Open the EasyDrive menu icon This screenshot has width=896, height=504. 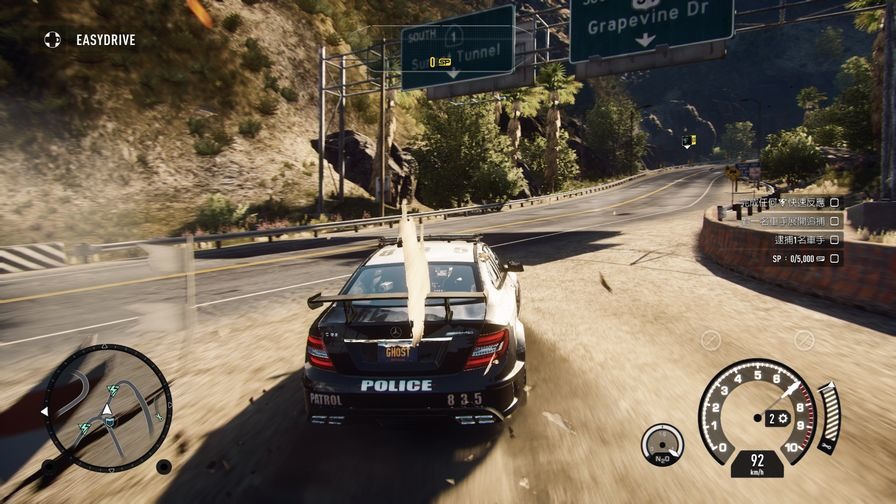tap(52, 40)
